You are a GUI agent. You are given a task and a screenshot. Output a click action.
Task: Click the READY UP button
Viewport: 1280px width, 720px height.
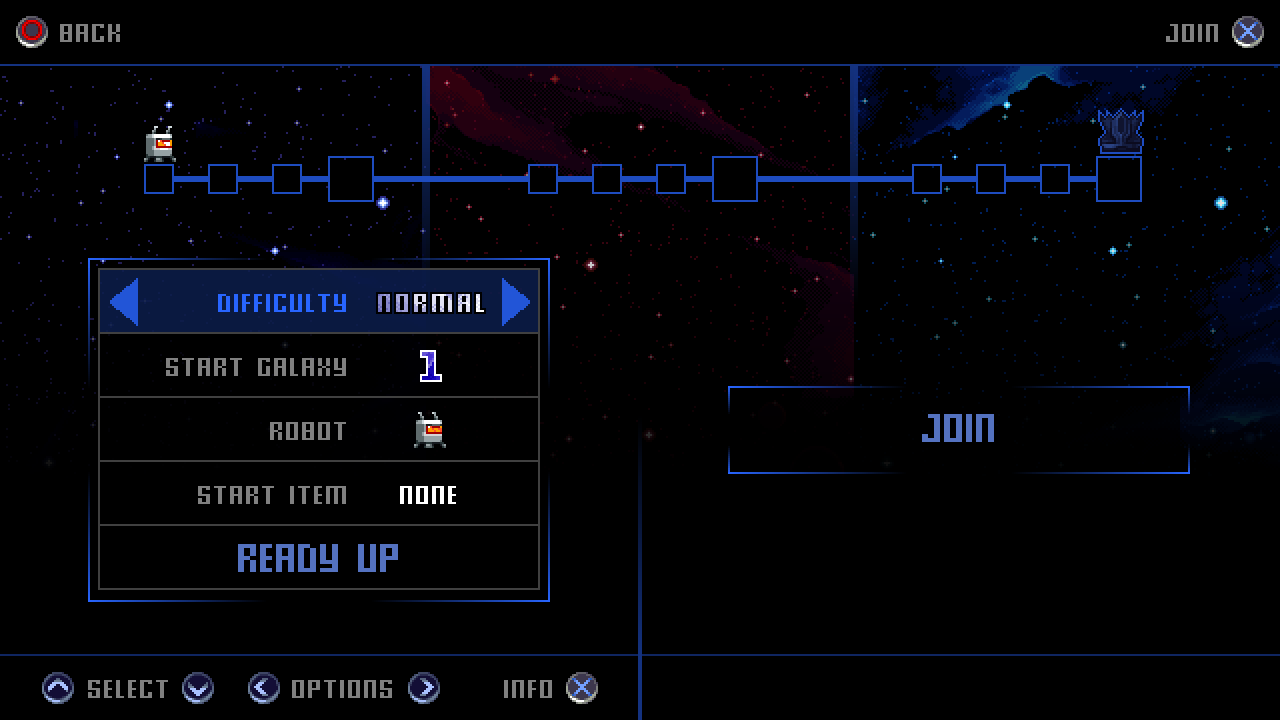click(x=319, y=557)
